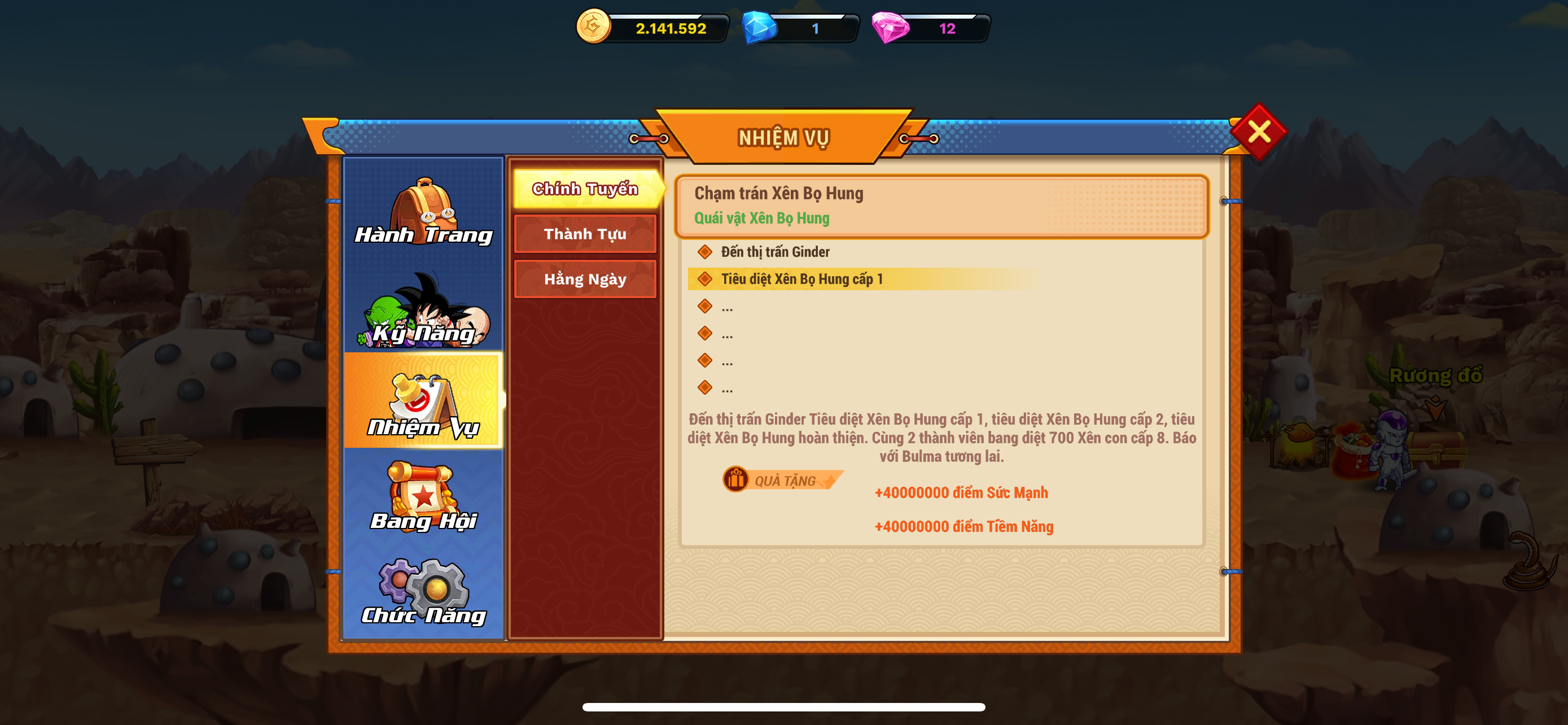Viewport: 1568px width, 725px height.
Task: Switch to the Hằng Ngày tab
Action: (585, 279)
